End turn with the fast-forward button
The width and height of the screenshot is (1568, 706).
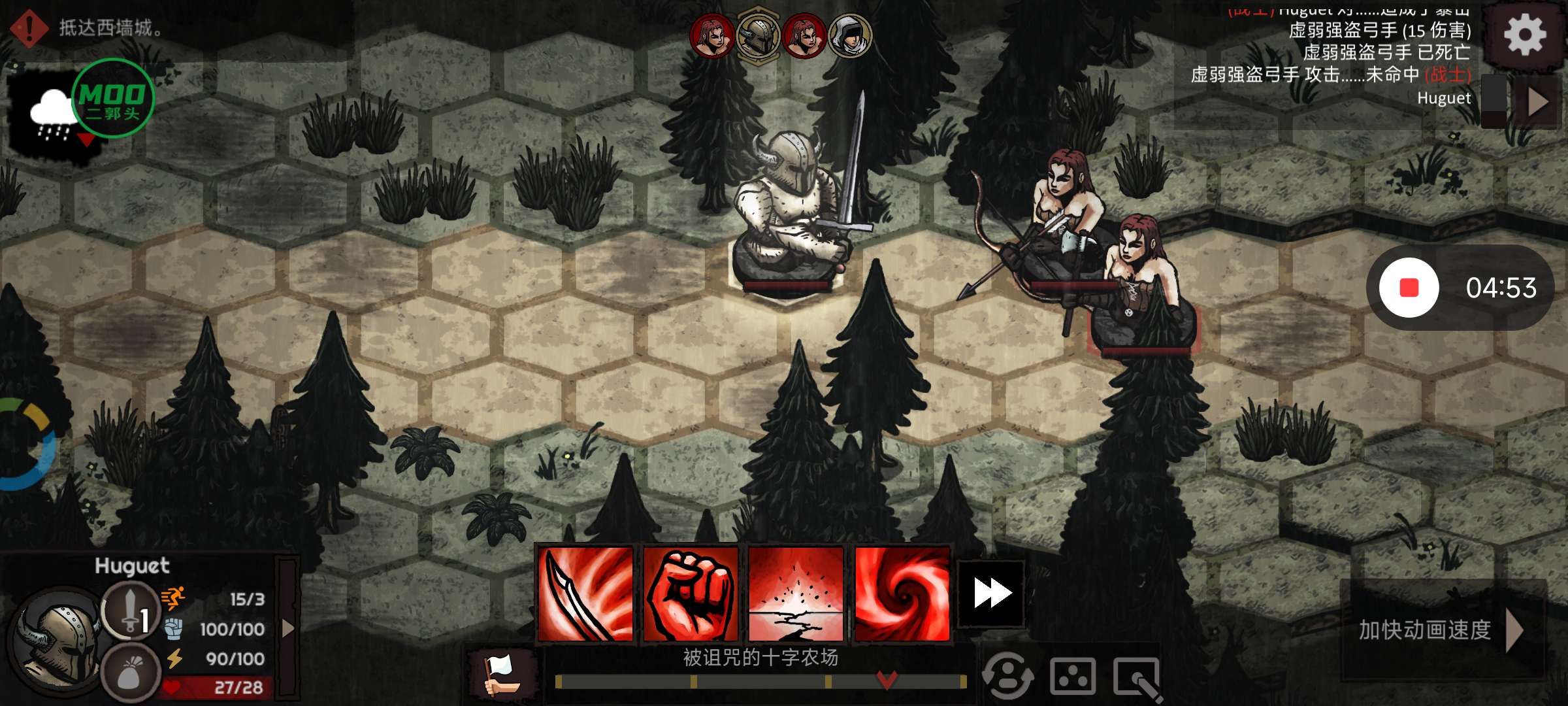(991, 594)
